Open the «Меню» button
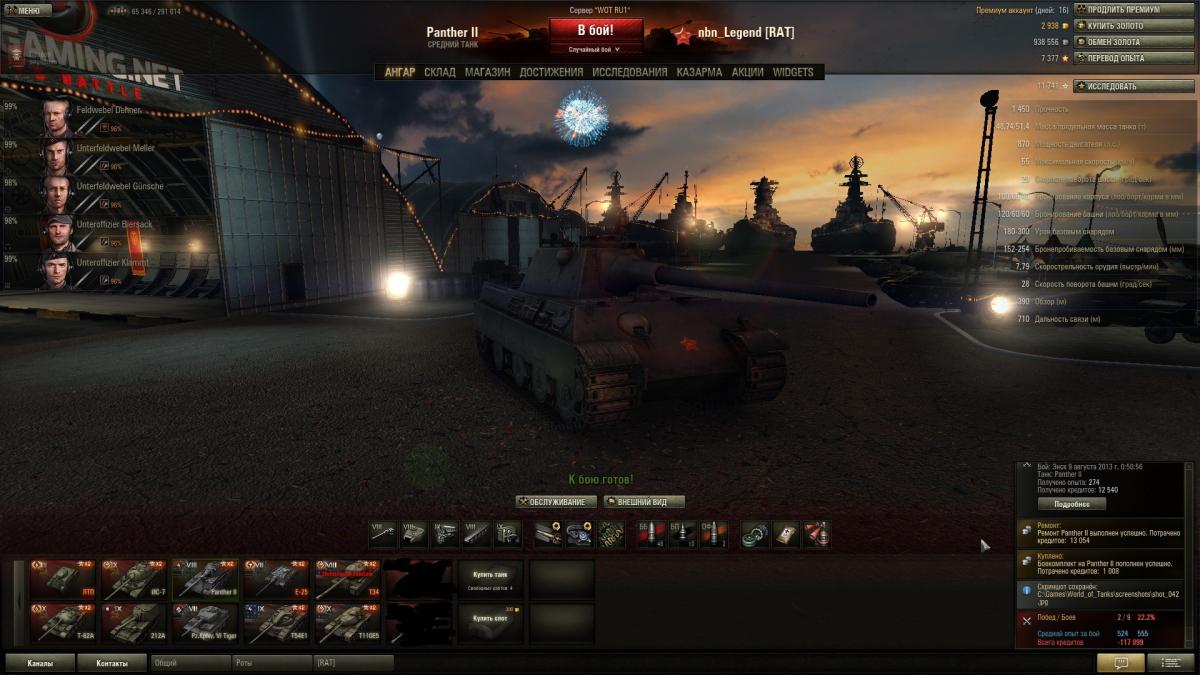Screen dimensions: 1200x675 (26, 11)
